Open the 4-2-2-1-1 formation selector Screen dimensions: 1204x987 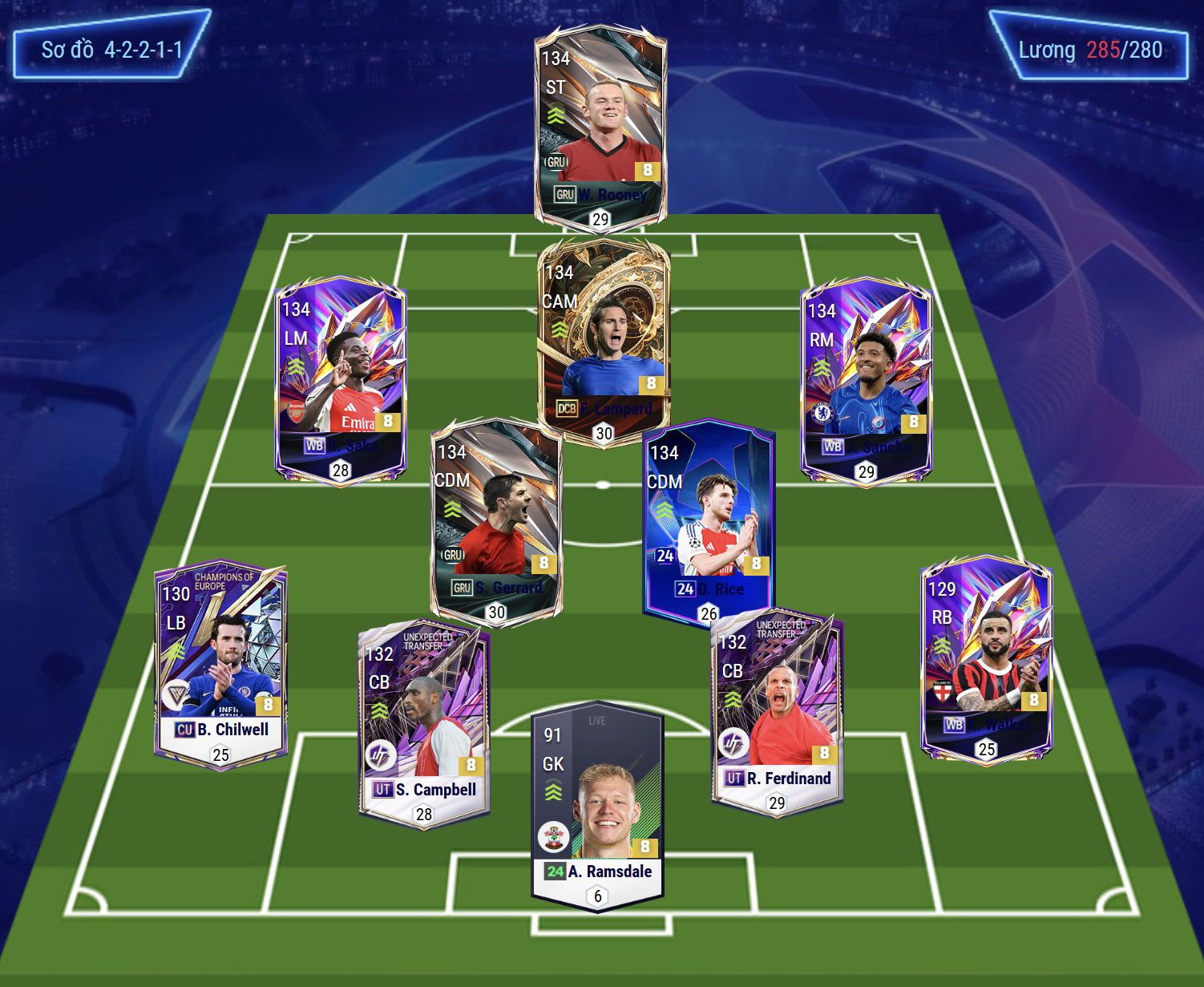111,50
